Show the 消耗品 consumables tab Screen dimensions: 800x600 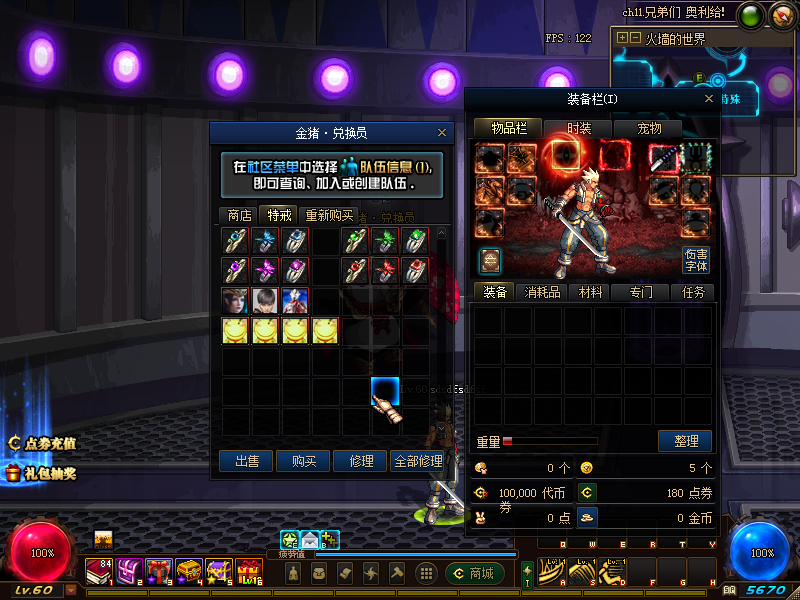541,292
